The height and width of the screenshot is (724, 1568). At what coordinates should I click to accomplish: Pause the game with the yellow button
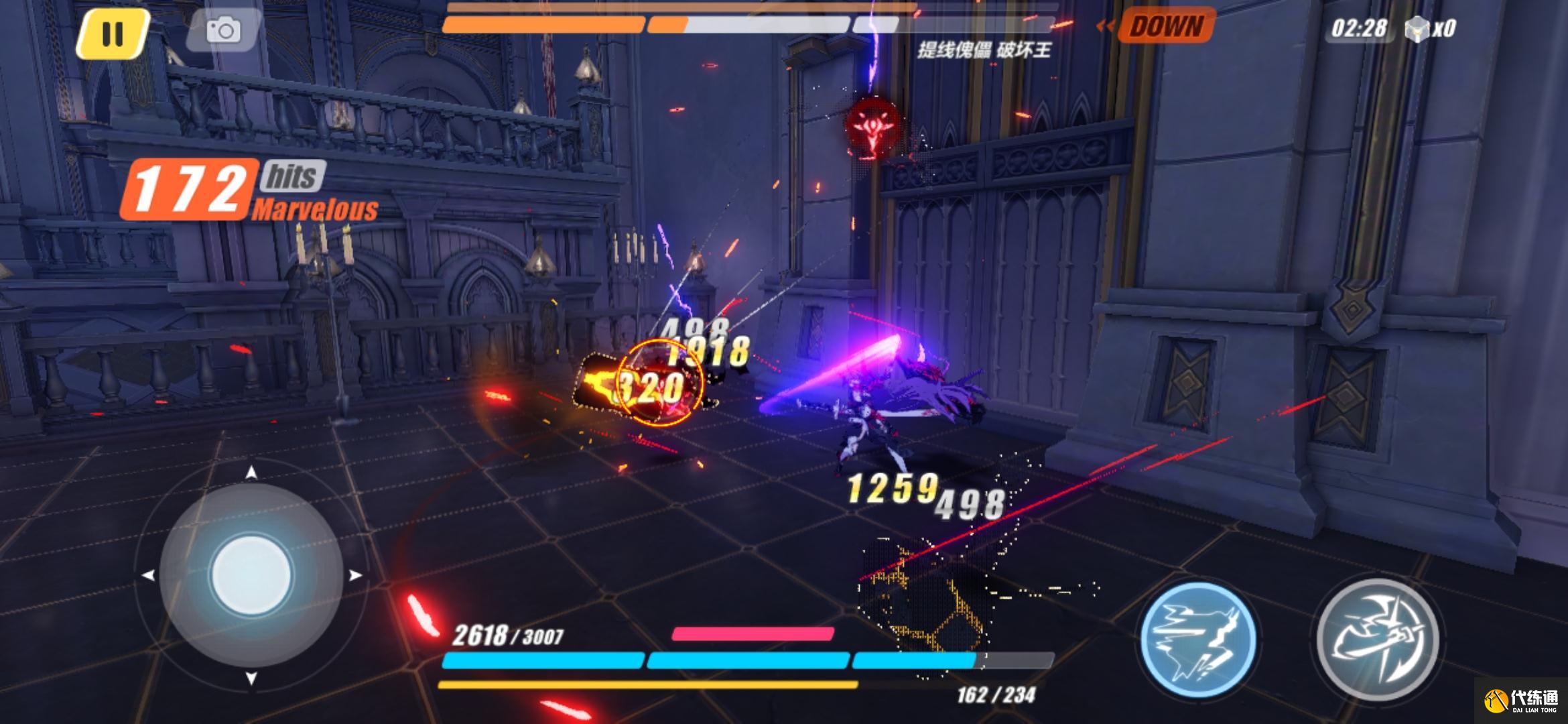pos(112,34)
